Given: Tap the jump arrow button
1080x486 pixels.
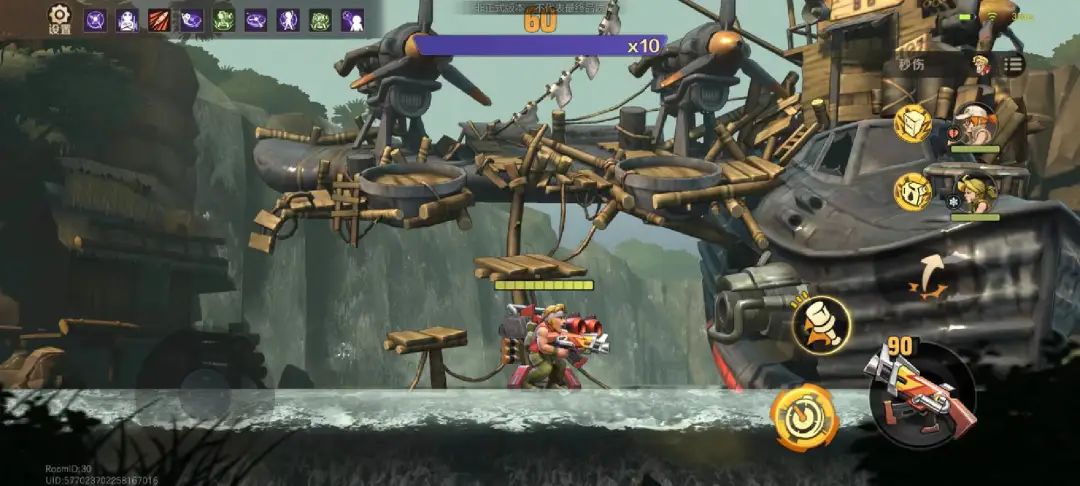Looking at the screenshot, I should pos(930,276).
